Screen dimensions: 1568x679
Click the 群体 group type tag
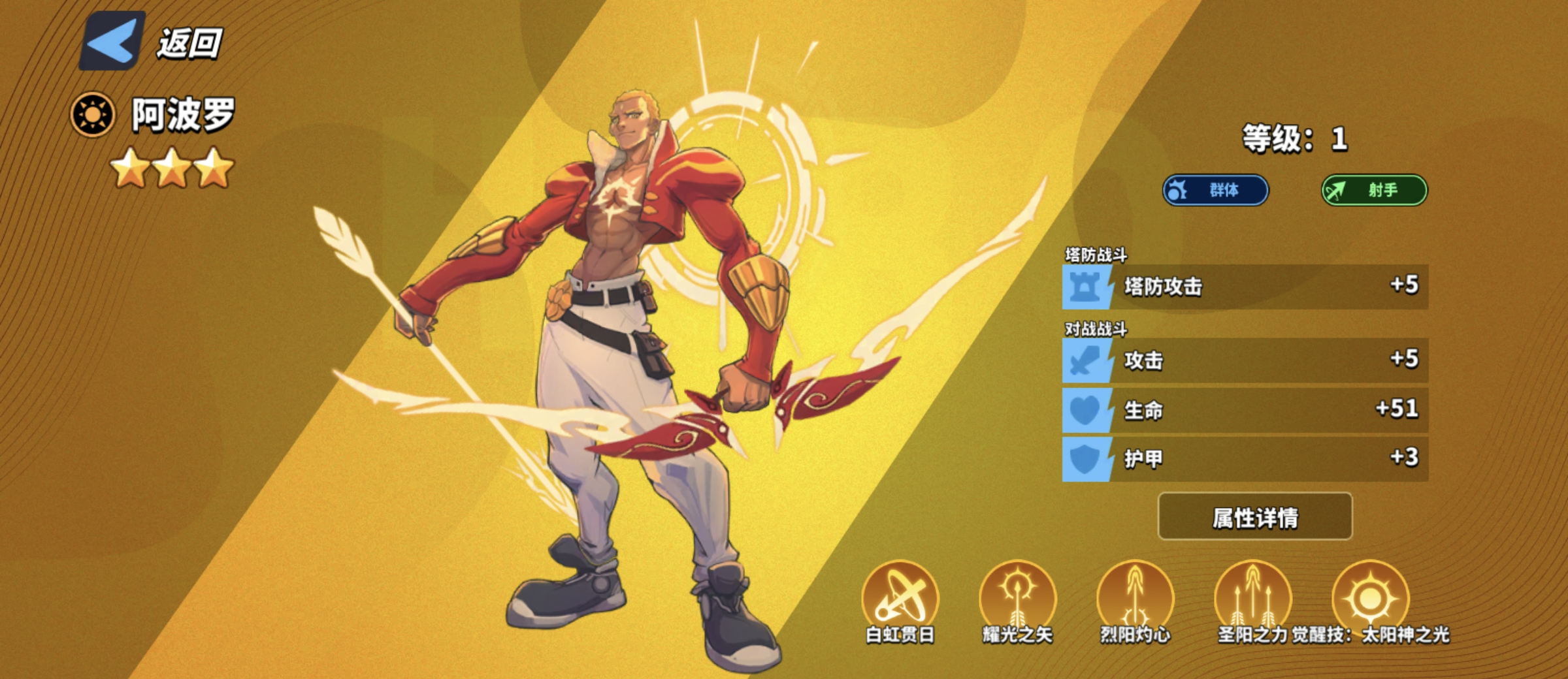coord(1215,190)
